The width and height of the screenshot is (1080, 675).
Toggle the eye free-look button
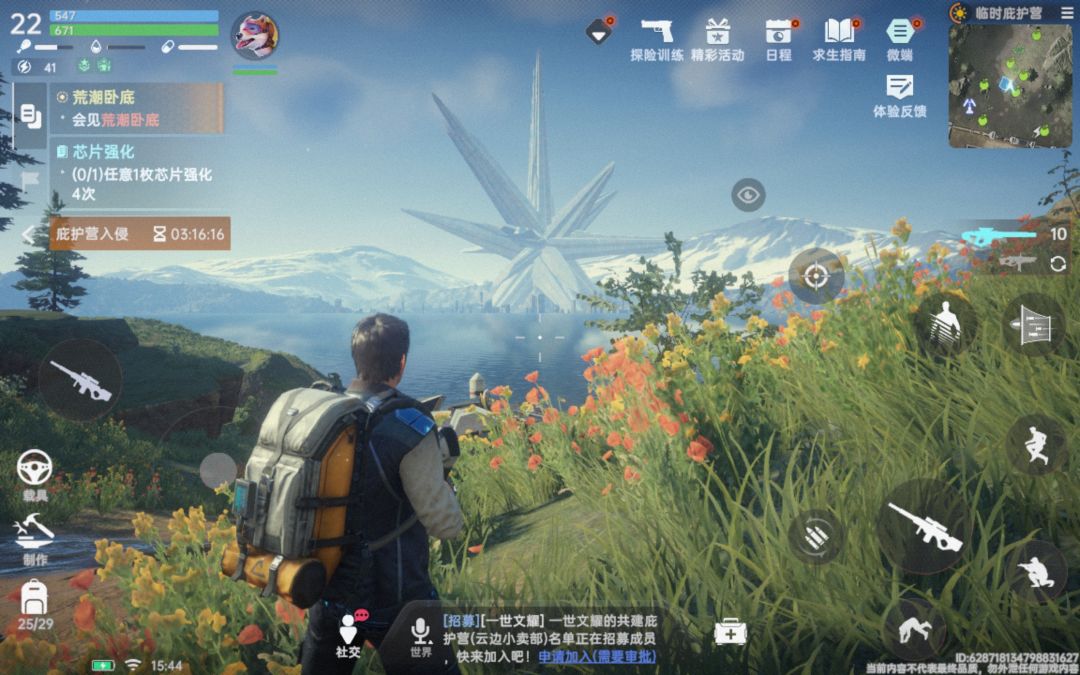(748, 194)
